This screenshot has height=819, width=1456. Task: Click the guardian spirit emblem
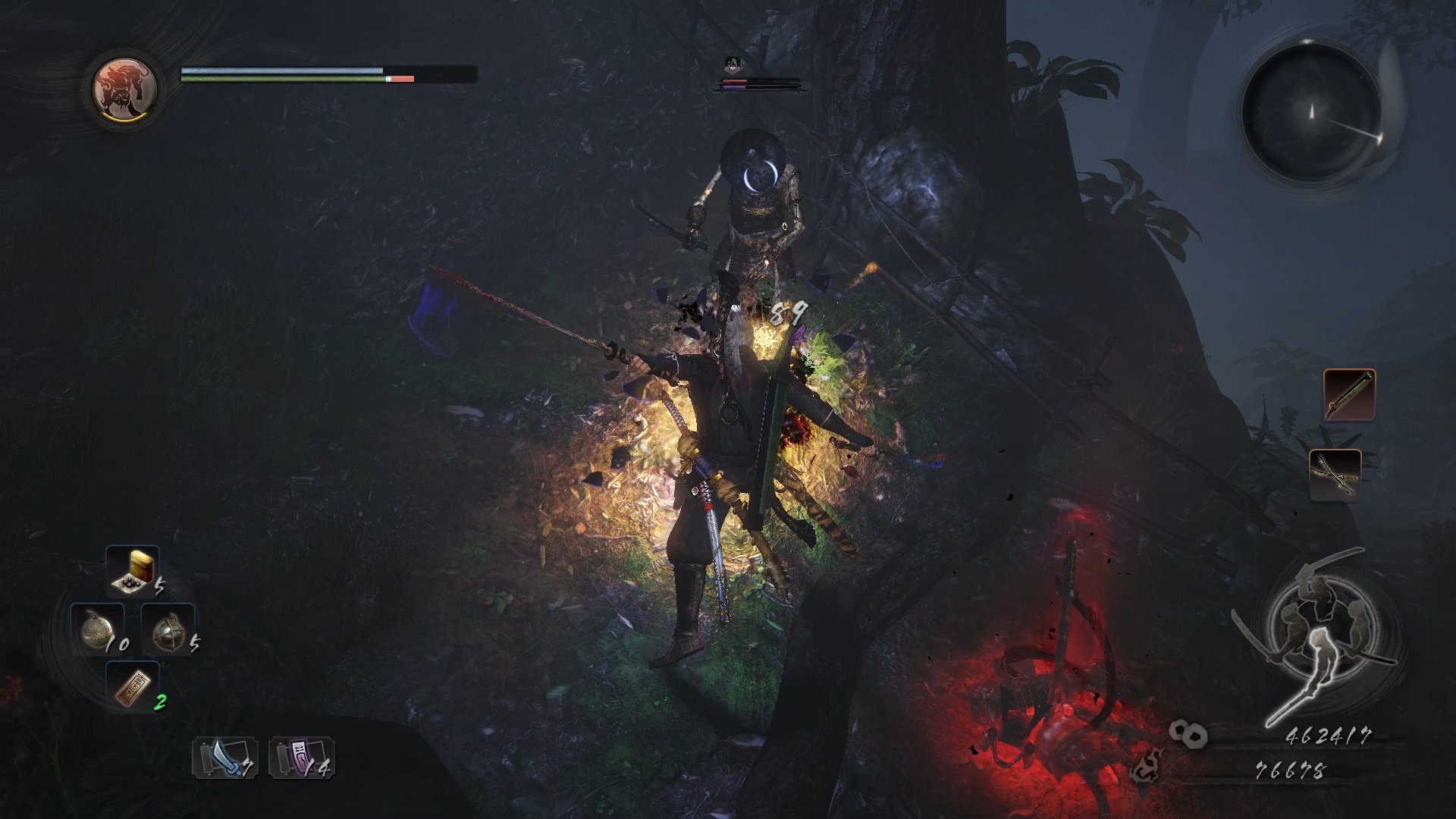click(124, 89)
